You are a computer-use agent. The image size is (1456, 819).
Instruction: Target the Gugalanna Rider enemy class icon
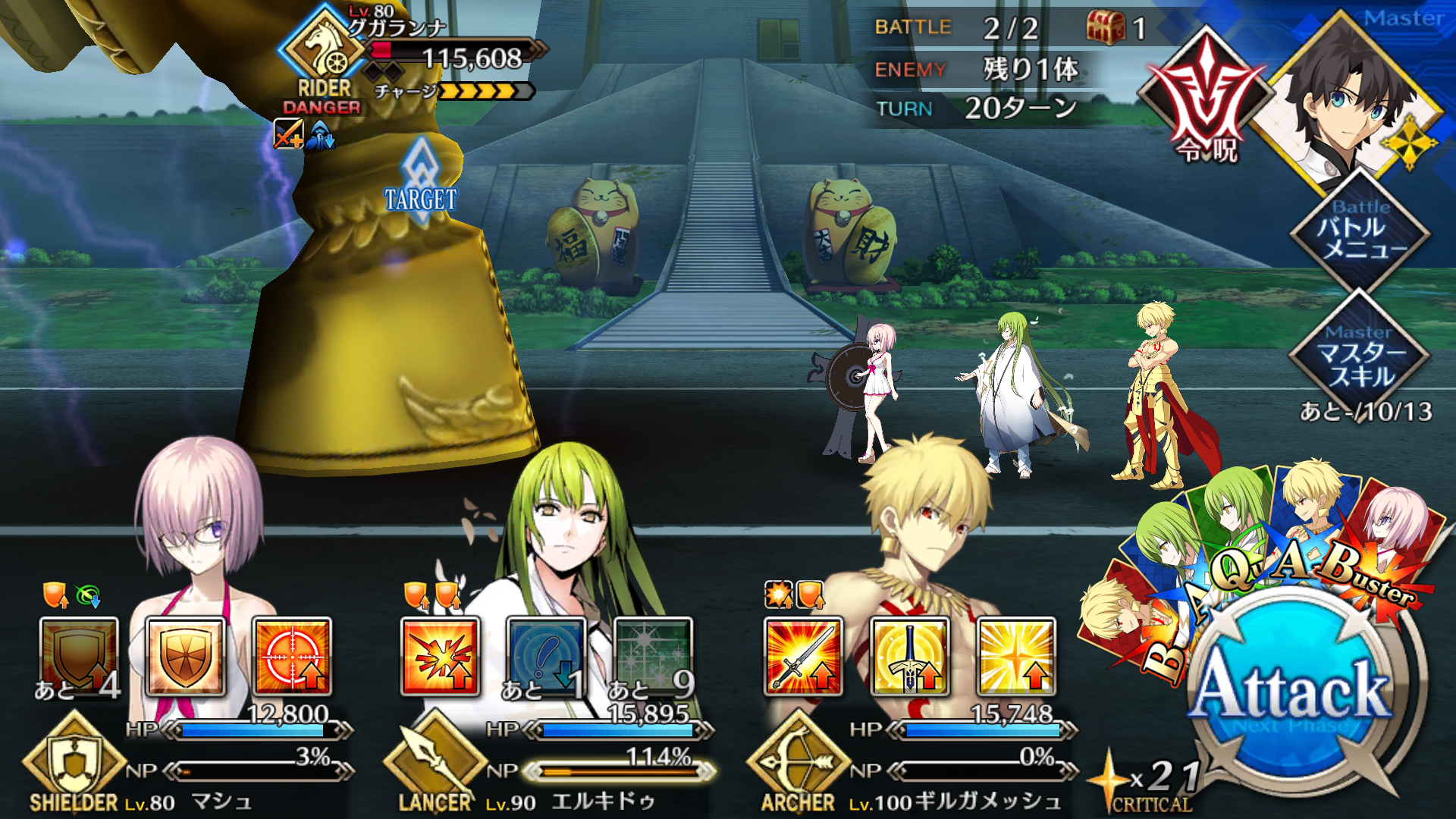325,49
